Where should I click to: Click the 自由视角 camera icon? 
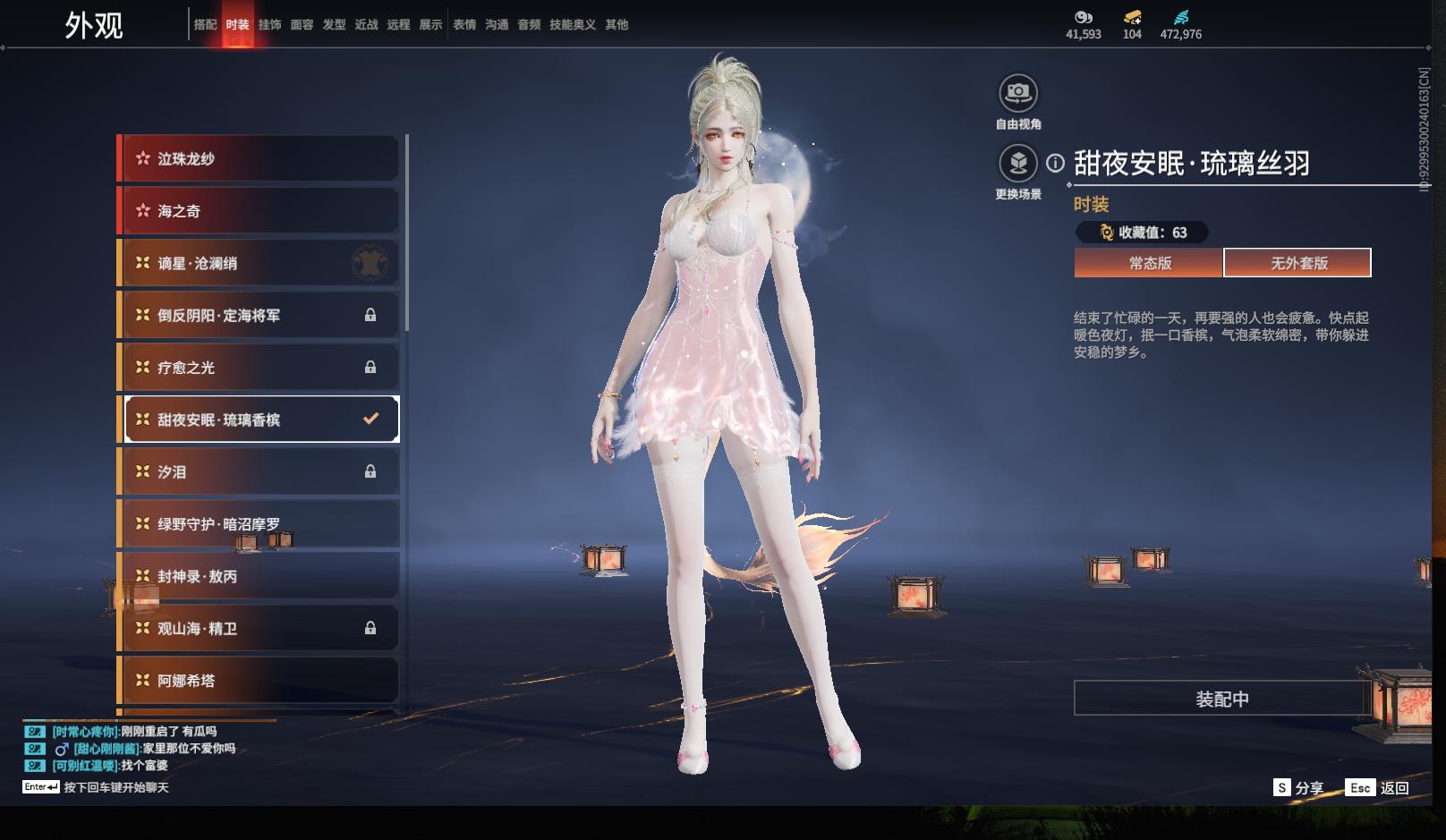coord(1017,93)
